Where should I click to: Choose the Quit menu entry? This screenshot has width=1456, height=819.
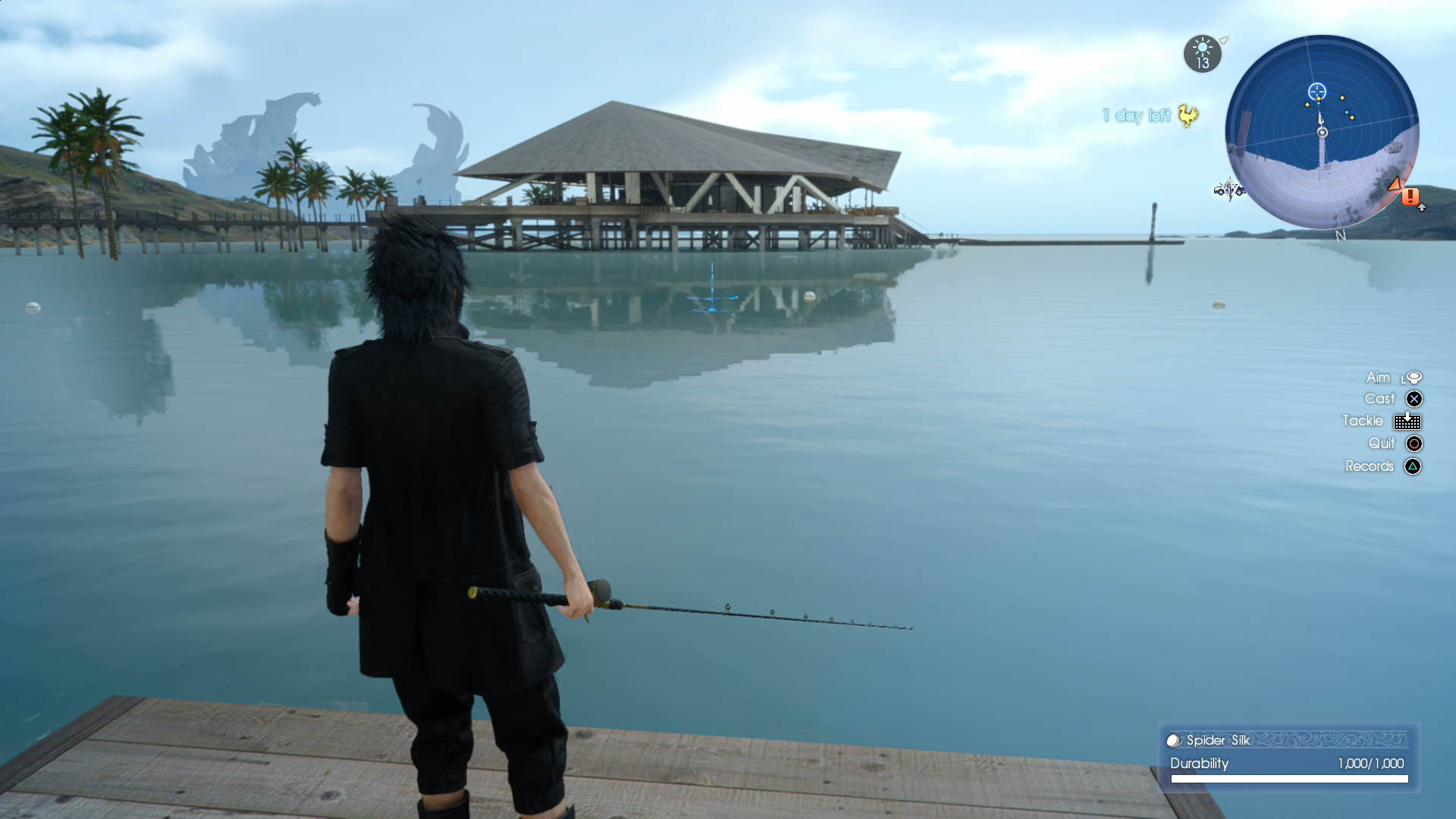click(1382, 444)
